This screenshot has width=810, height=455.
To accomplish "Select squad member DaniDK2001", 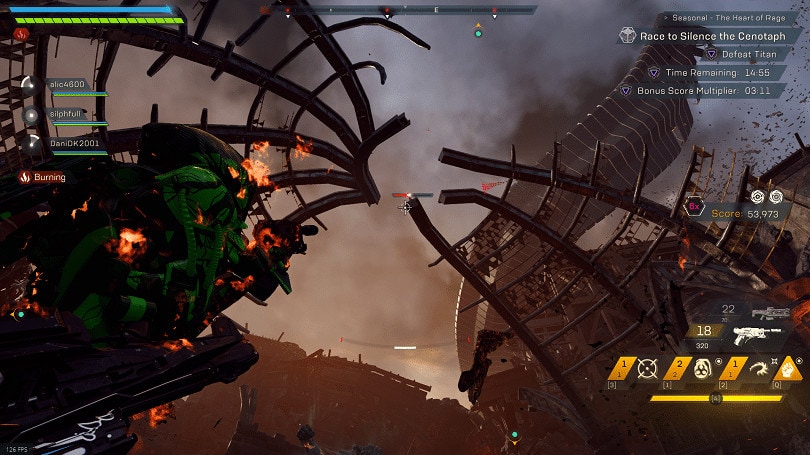I will click(72, 144).
